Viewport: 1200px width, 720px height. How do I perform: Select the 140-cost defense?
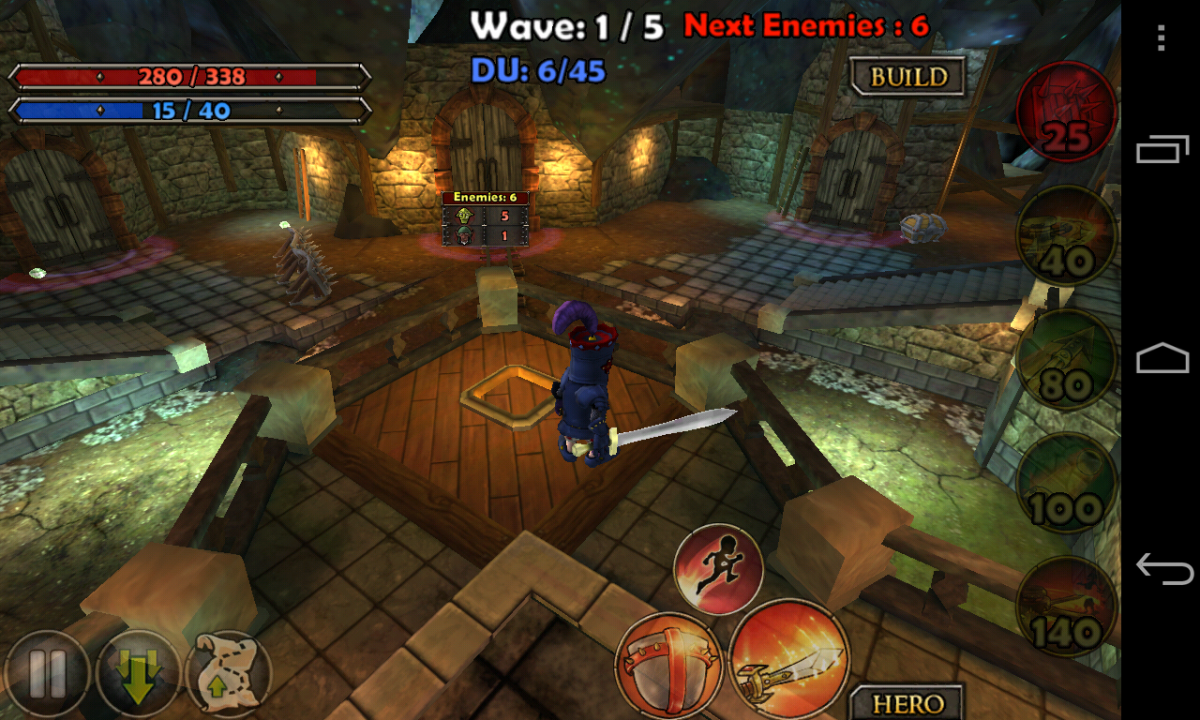click(1066, 606)
